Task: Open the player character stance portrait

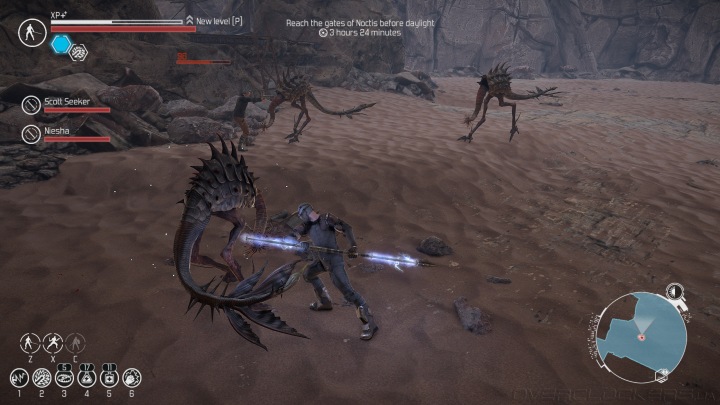Action: pyautogui.click(x=30, y=32)
